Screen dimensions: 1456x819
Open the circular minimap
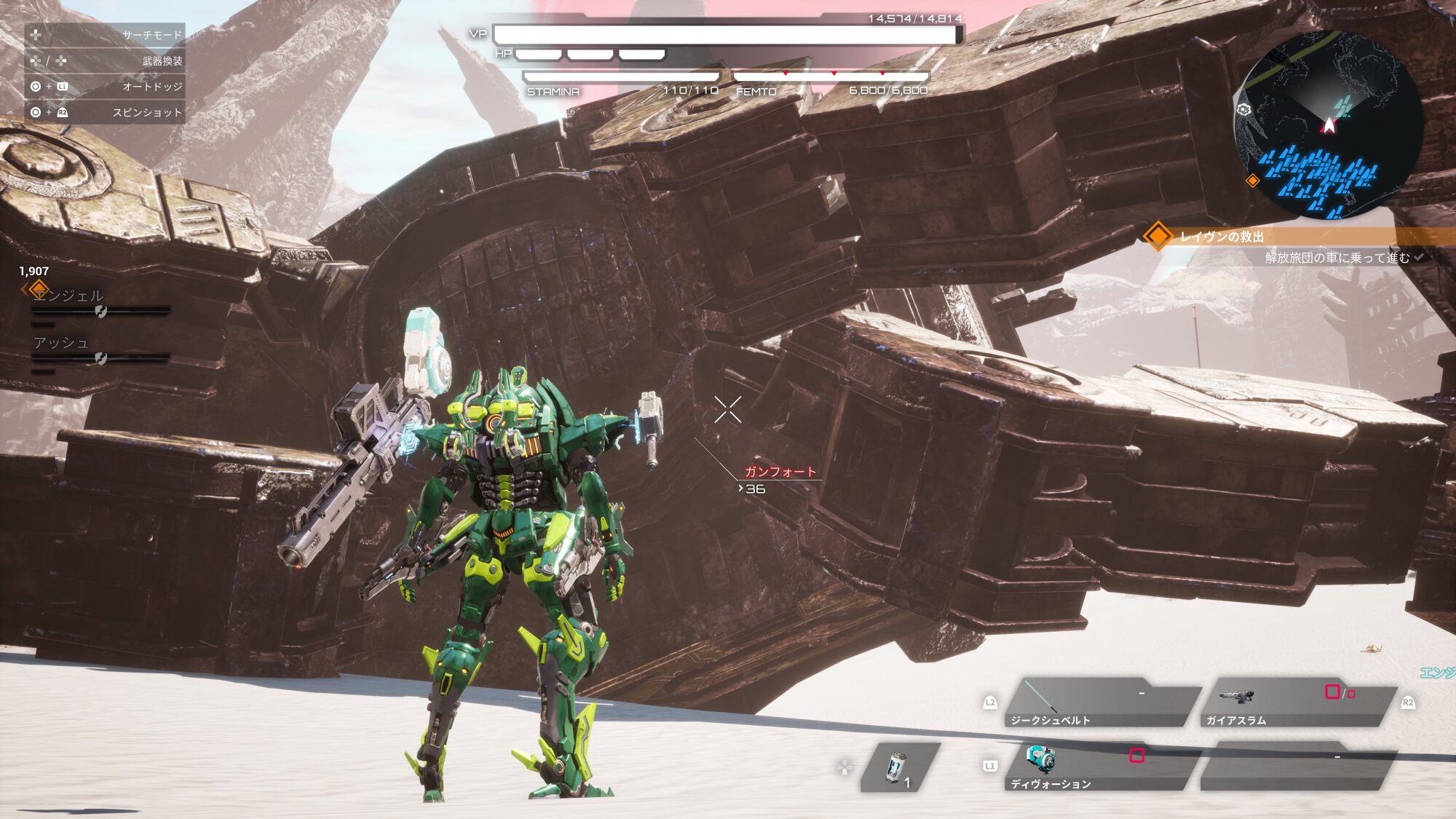tap(1327, 125)
